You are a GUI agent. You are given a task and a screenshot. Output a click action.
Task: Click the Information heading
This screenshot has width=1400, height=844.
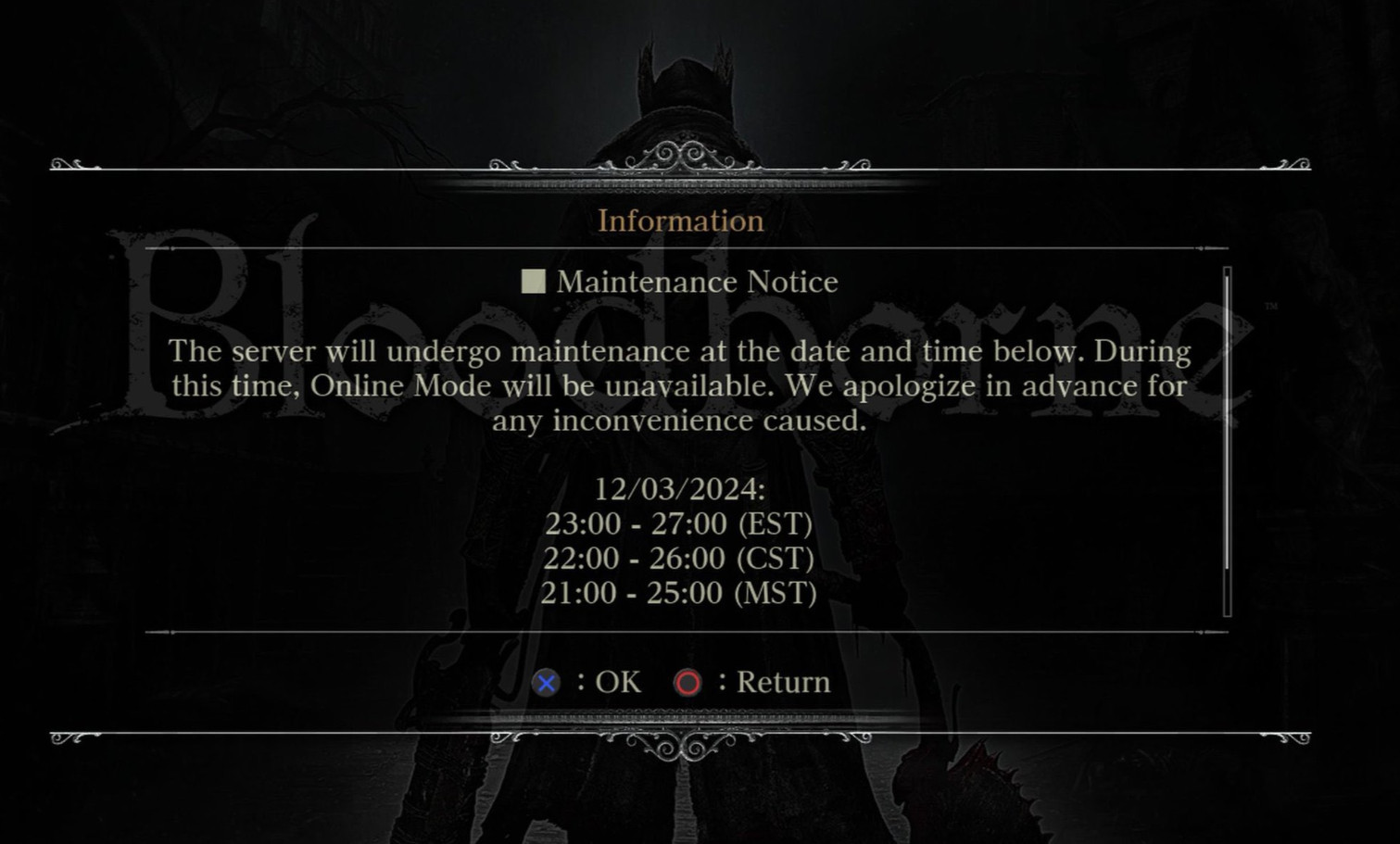[682, 220]
